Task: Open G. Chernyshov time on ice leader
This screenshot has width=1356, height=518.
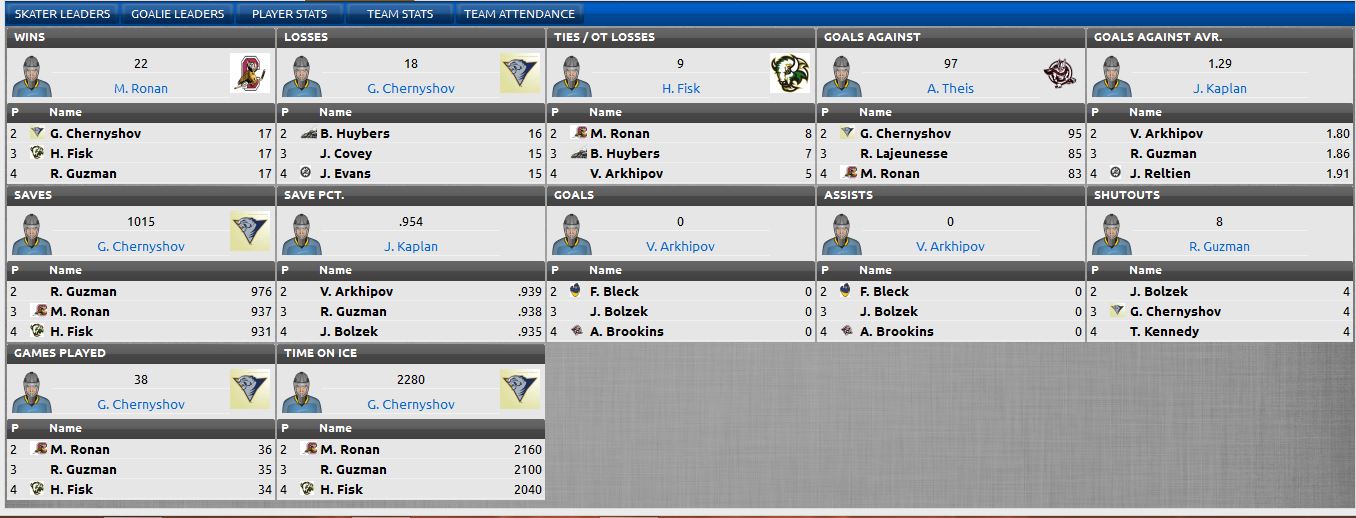Action: pos(411,404)
